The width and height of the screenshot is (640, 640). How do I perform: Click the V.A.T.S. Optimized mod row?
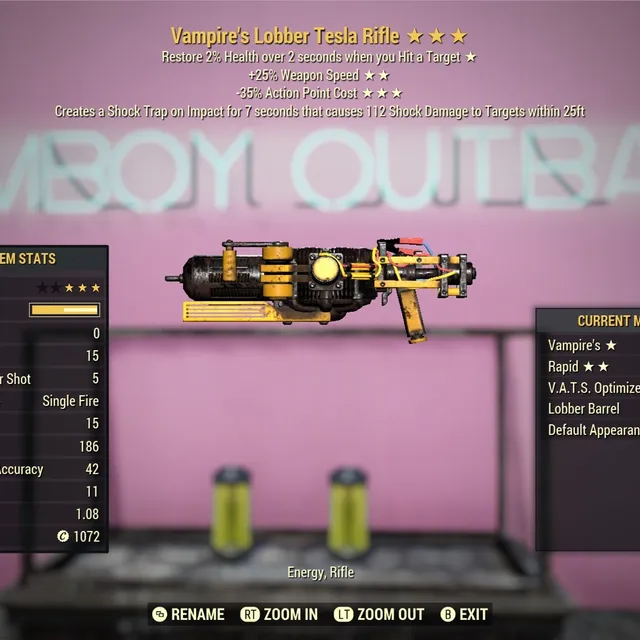pyautogui.click(x=593, y=388)
